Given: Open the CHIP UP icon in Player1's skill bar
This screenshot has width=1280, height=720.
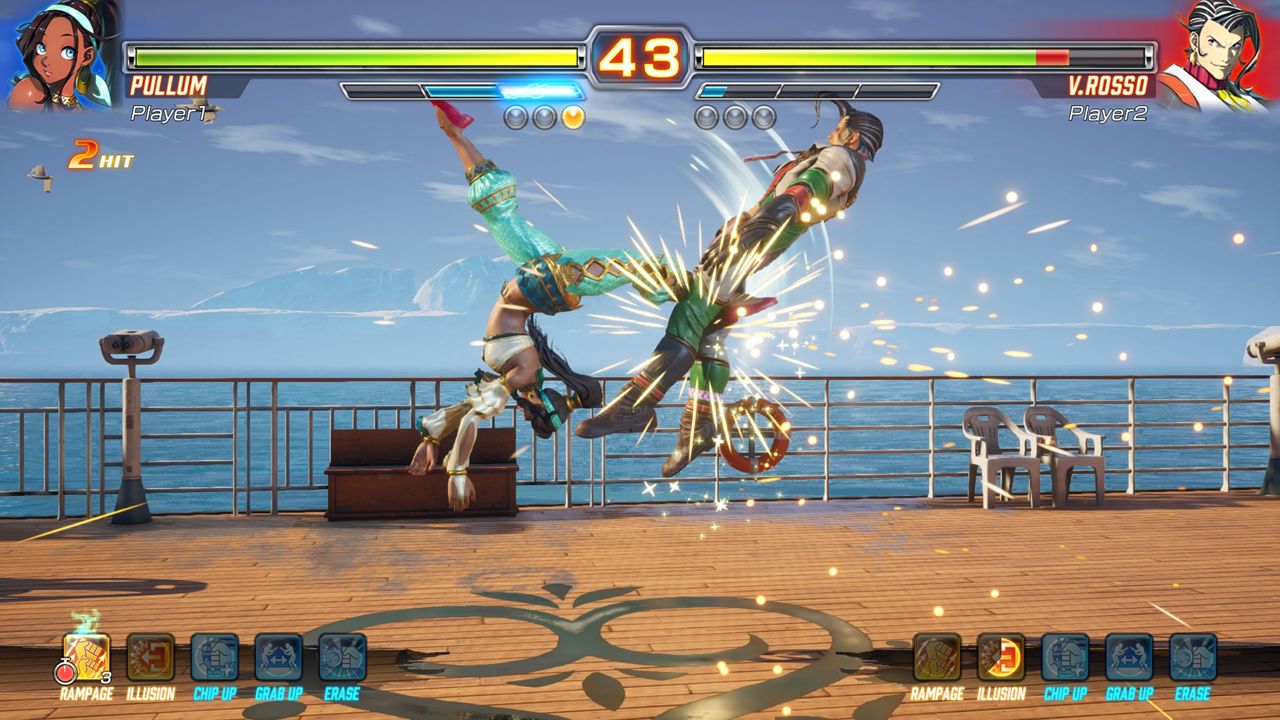Looking at the screenshot, I should pos(212,655).
